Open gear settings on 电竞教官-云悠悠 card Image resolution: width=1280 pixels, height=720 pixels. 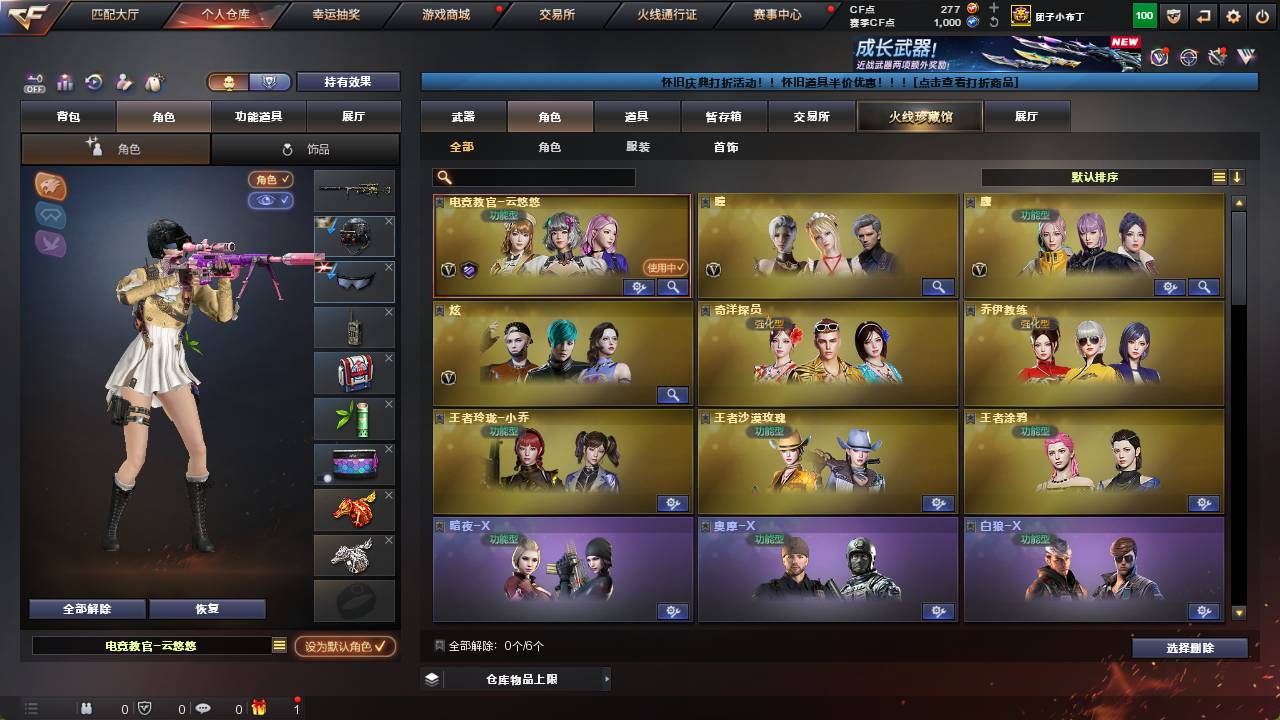[637, 287]
